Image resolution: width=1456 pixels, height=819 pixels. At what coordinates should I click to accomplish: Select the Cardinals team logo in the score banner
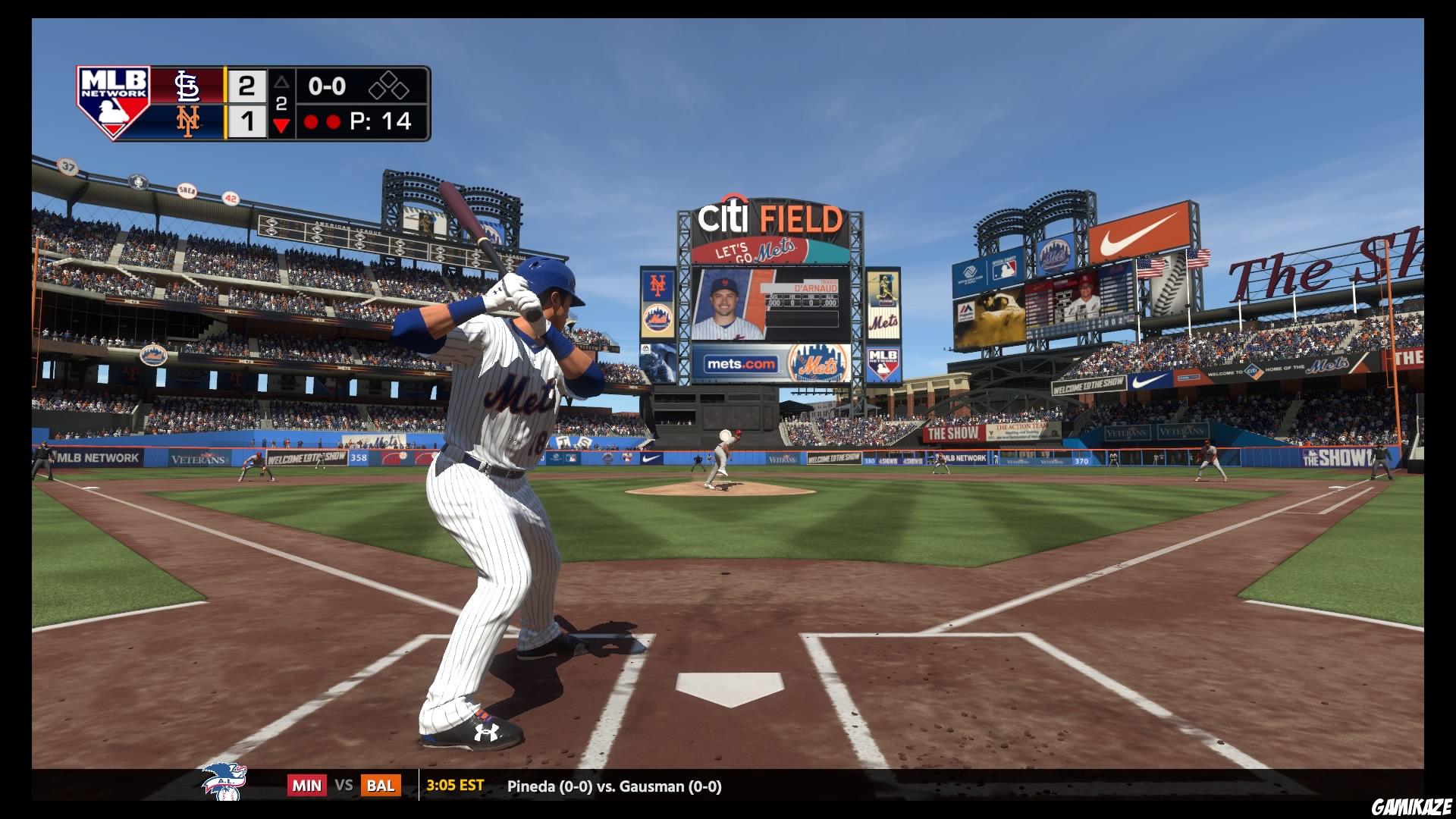187,86
